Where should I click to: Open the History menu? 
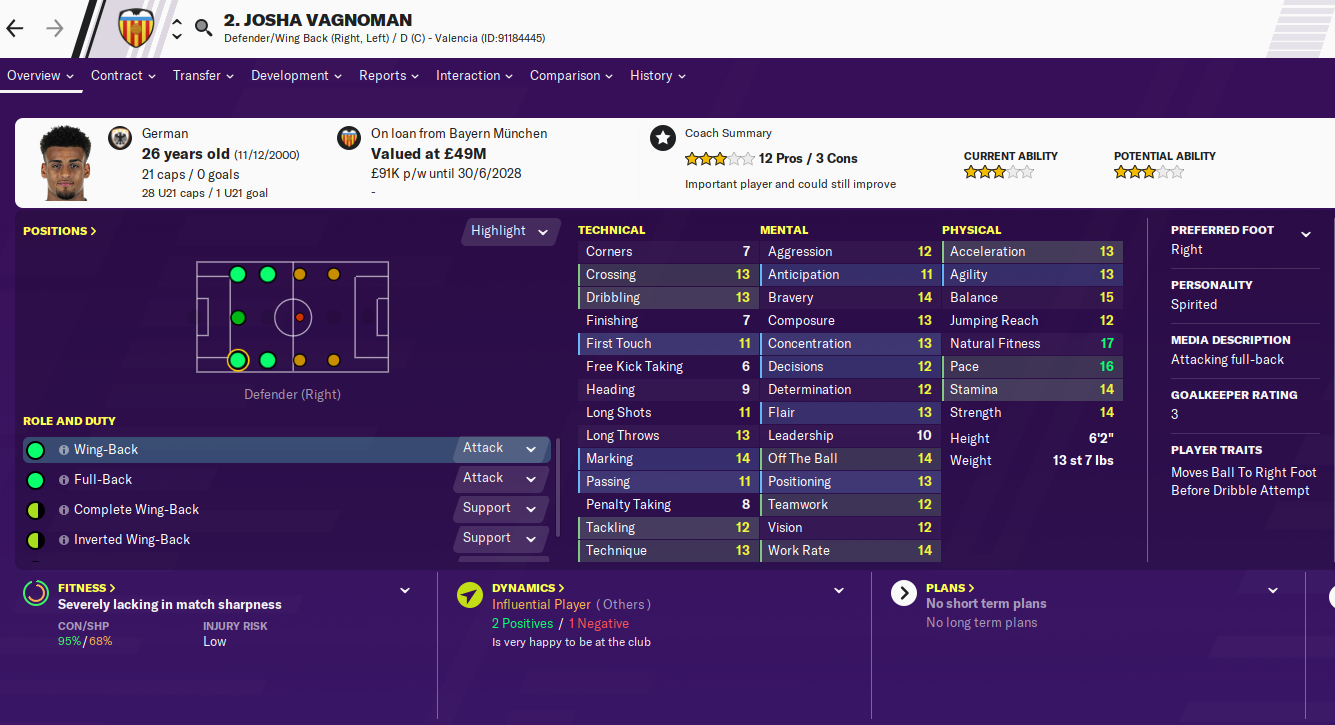[657, 76]
